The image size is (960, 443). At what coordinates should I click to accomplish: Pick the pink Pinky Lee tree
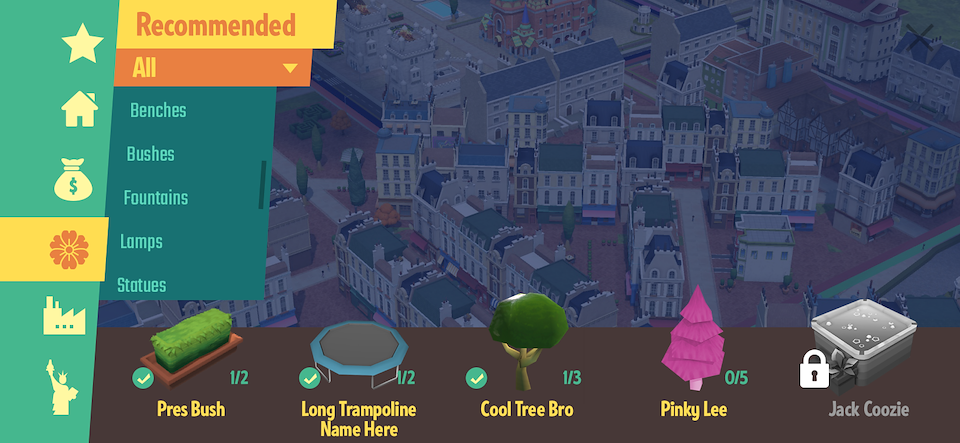693,345
